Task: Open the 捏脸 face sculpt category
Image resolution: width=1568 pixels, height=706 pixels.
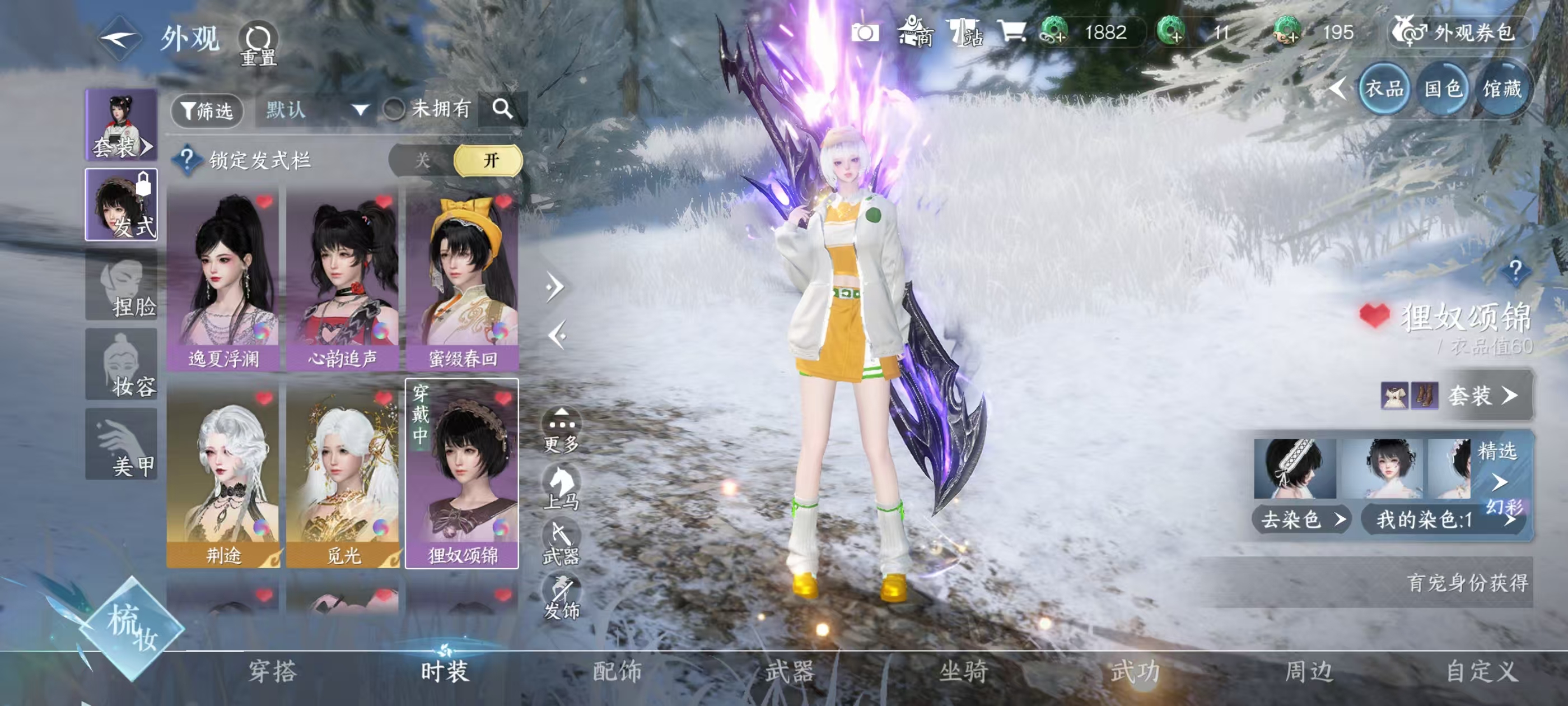Action: pyautogui.click(x=122, y=286)
